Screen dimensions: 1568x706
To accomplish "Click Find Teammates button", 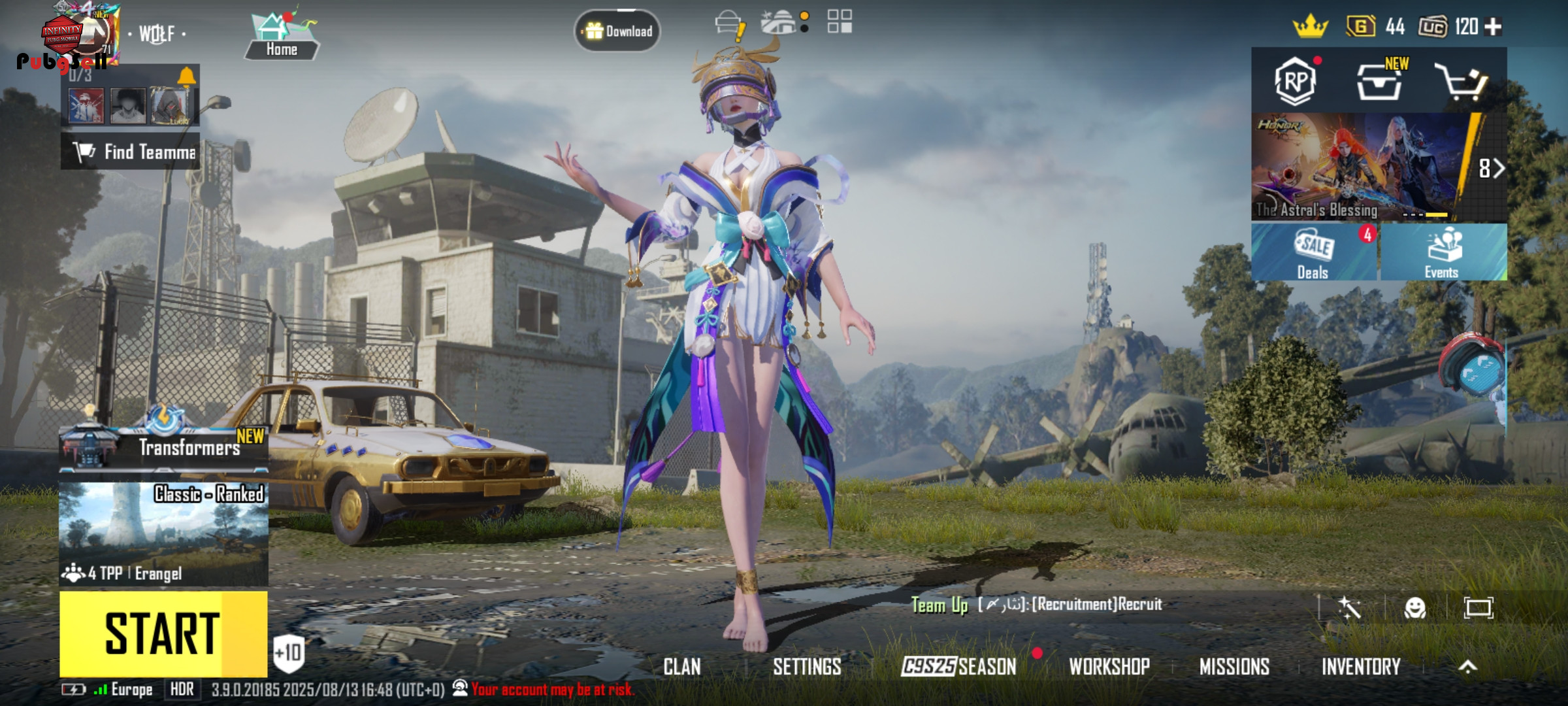I will pyautogui.click(x=131, y=152).
